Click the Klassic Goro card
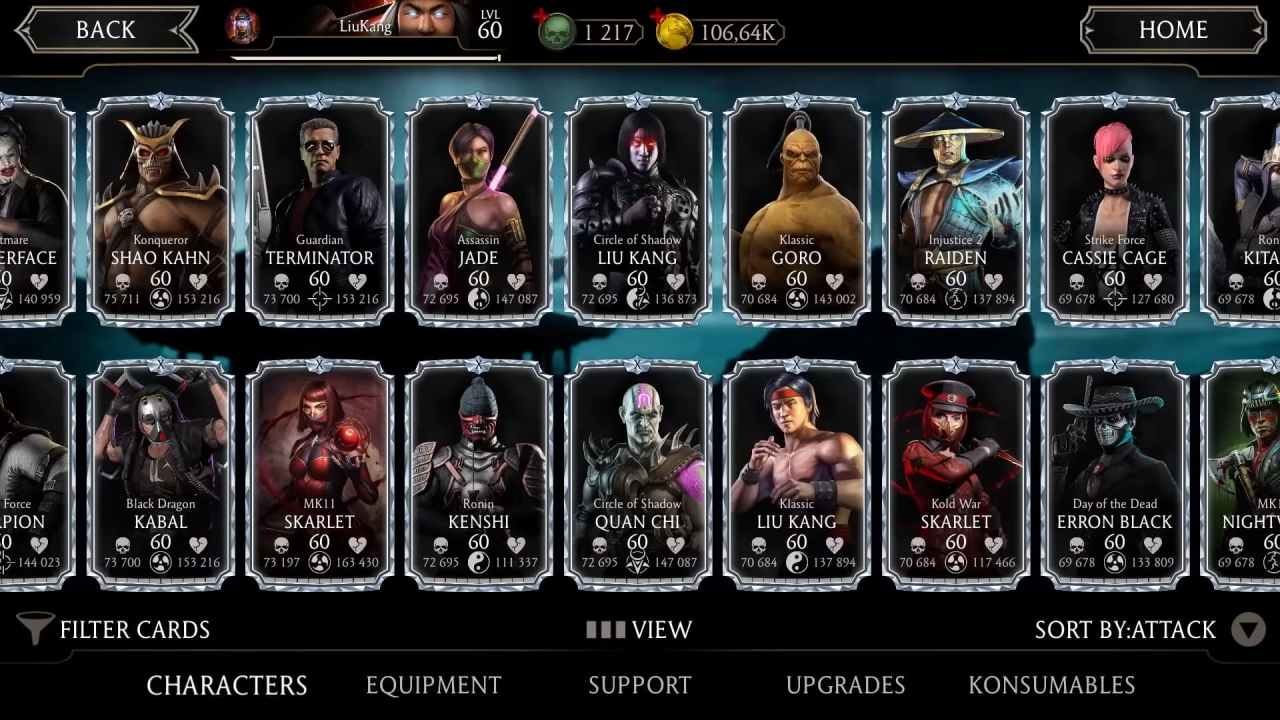This screenshot has height=720, width=1280. pos(796,205)
